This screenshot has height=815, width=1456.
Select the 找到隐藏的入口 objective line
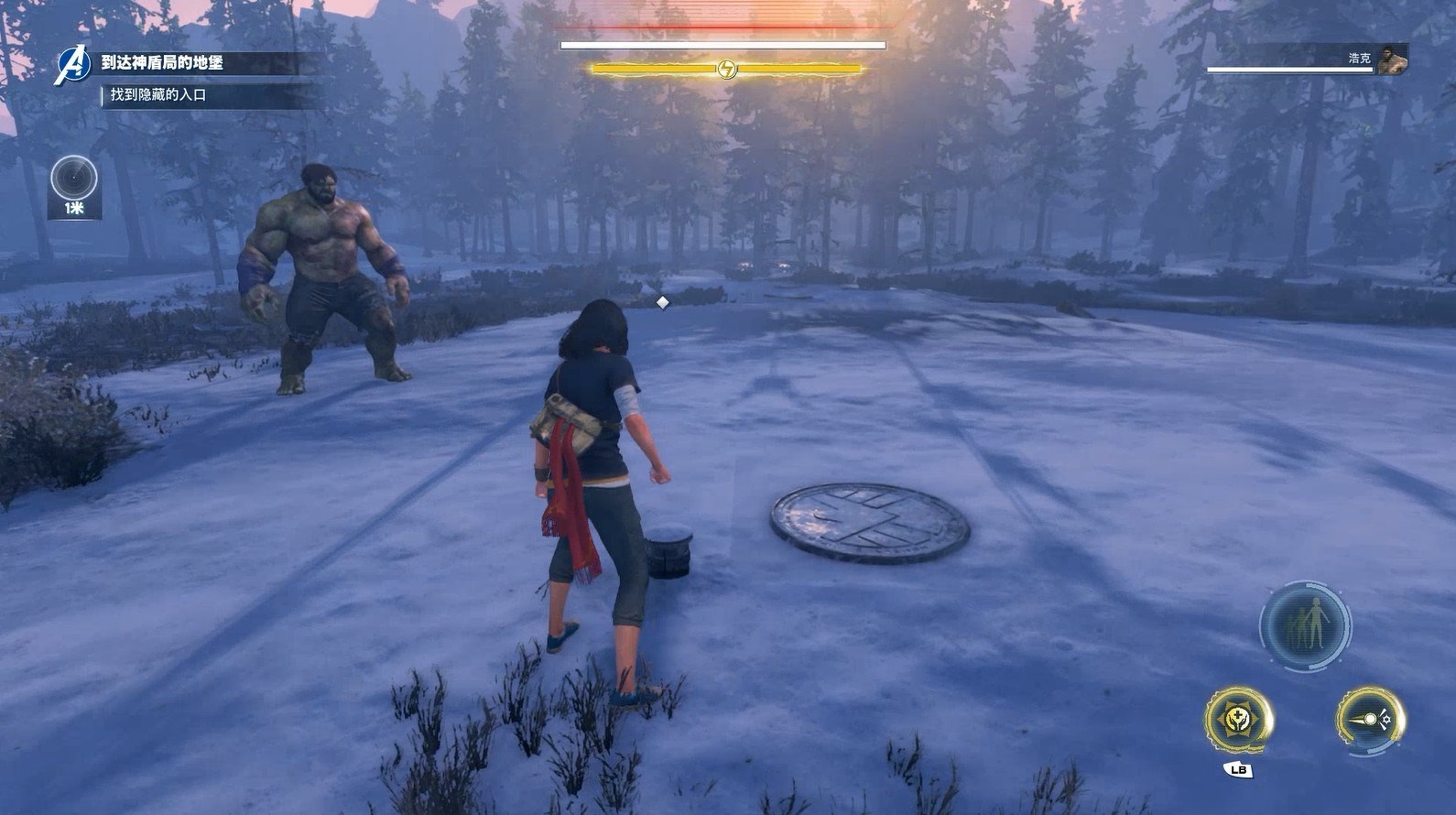(158, 95)
